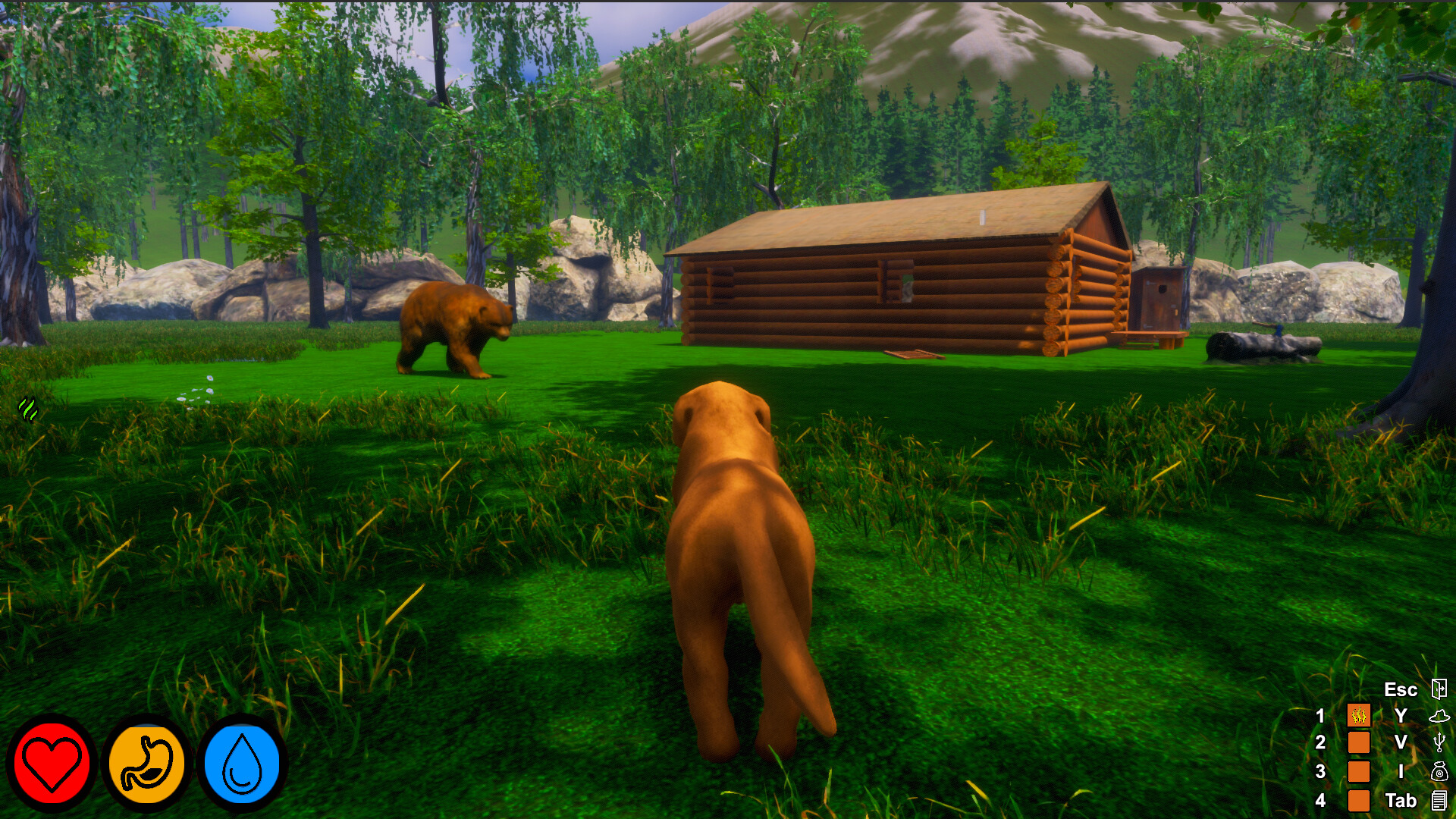Viewport: 1456px width, 819px height.
Task: Open the money bag icon next to the I keybind
Action: pos(1439,771)
